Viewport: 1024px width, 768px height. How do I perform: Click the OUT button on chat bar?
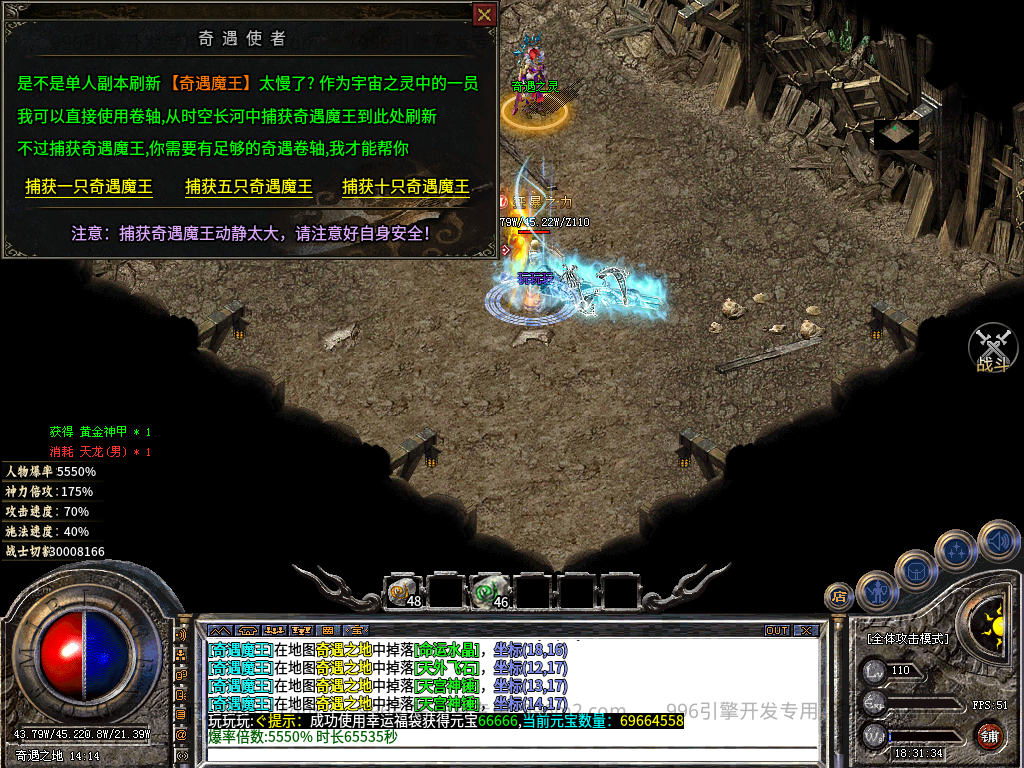coord(777,631)
